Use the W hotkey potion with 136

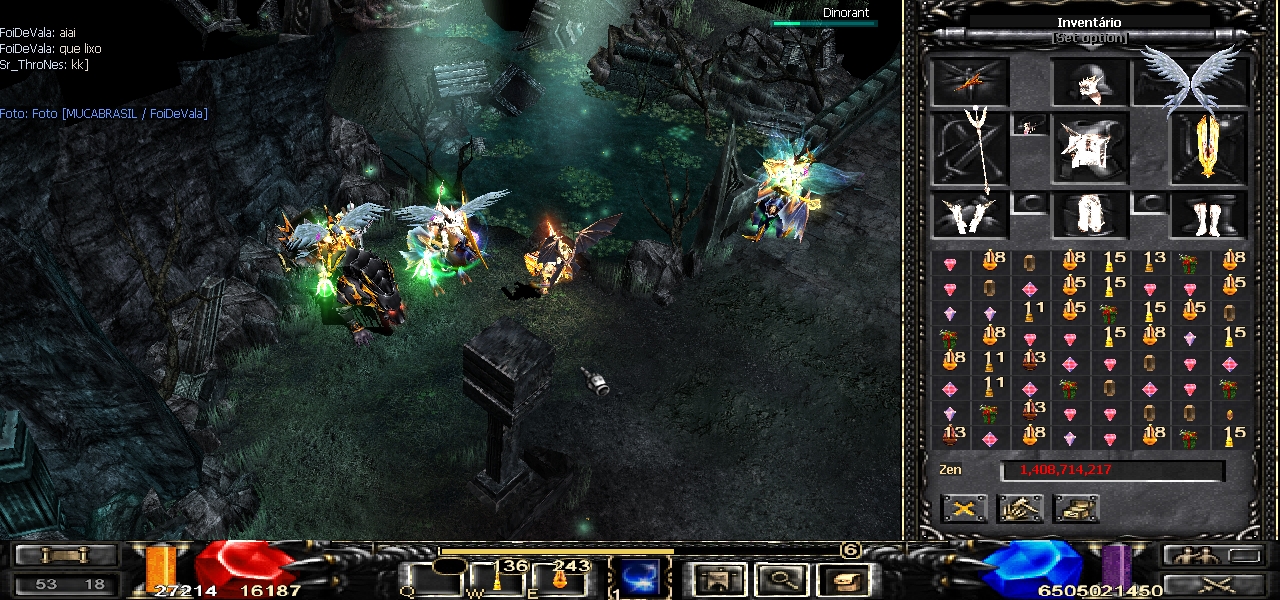pos(495,578)
